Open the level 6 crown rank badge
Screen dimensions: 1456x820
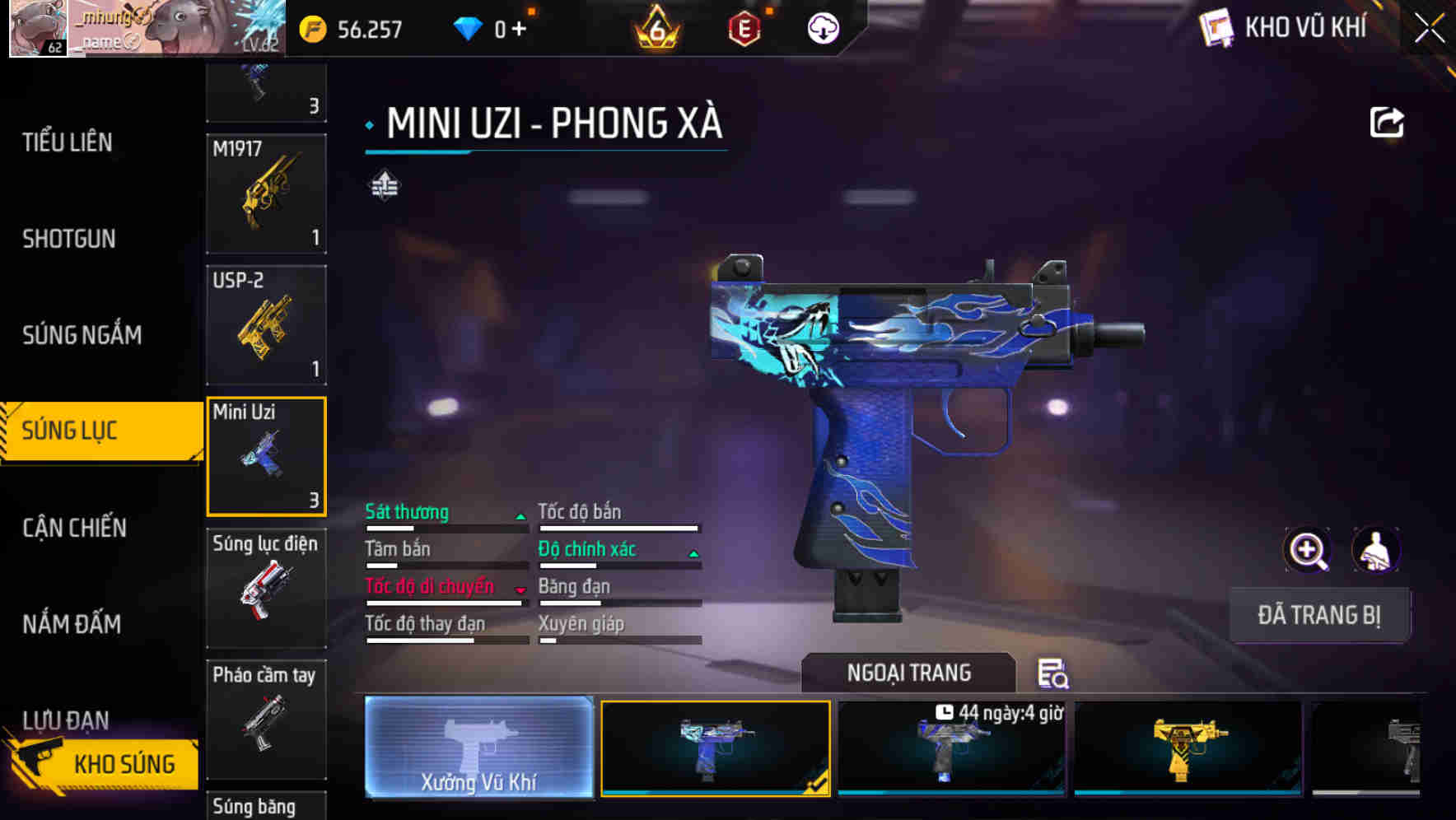coord(655,29)
